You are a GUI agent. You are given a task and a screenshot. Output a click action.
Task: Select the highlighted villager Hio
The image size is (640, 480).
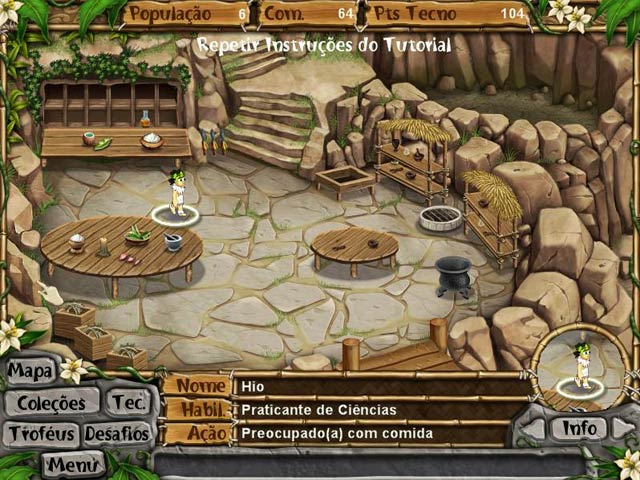pyautogui.click(x=175, y=196)
